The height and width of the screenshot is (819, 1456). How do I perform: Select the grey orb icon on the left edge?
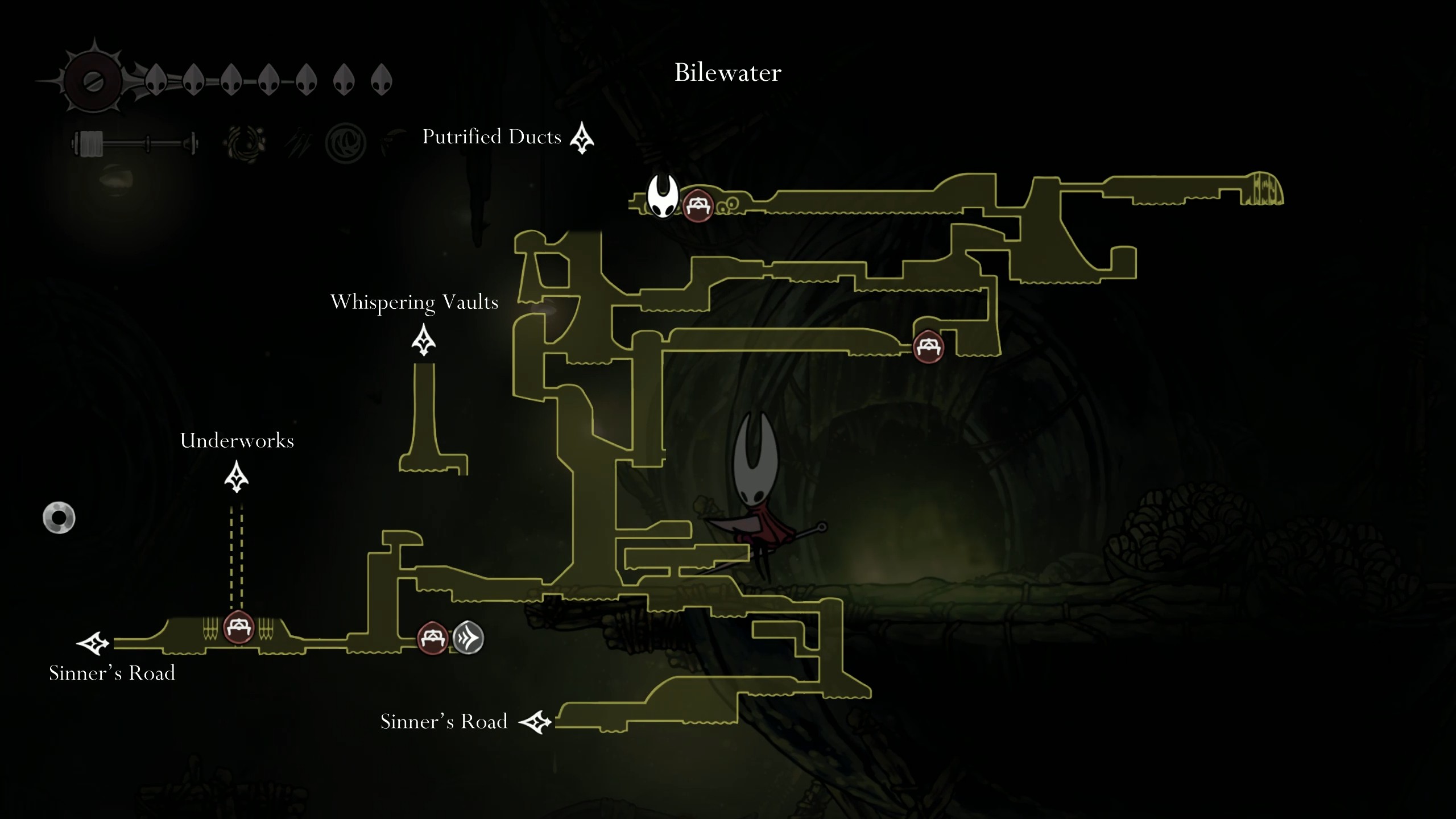point(59,516)
